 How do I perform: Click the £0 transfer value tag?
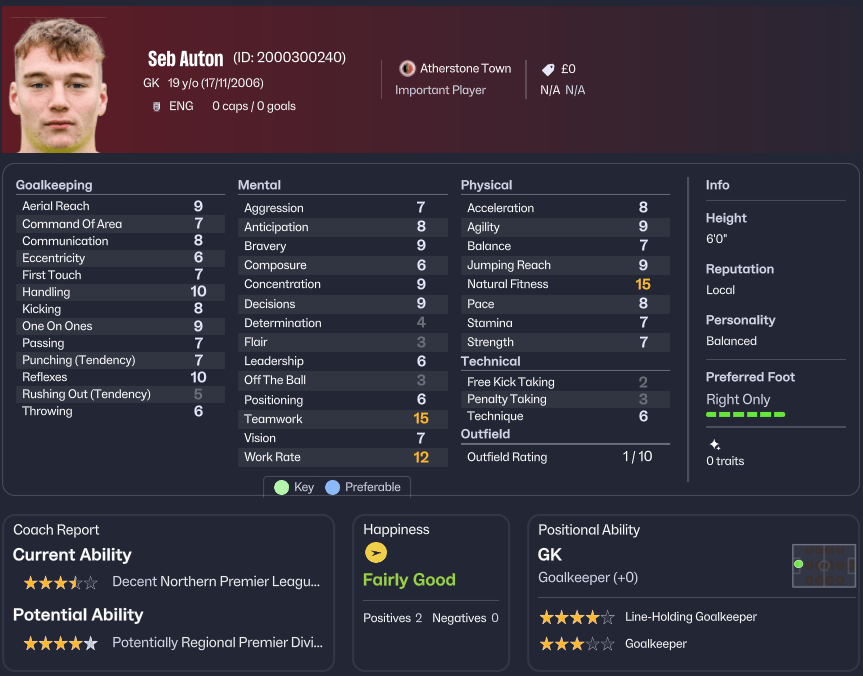(559, 69)
